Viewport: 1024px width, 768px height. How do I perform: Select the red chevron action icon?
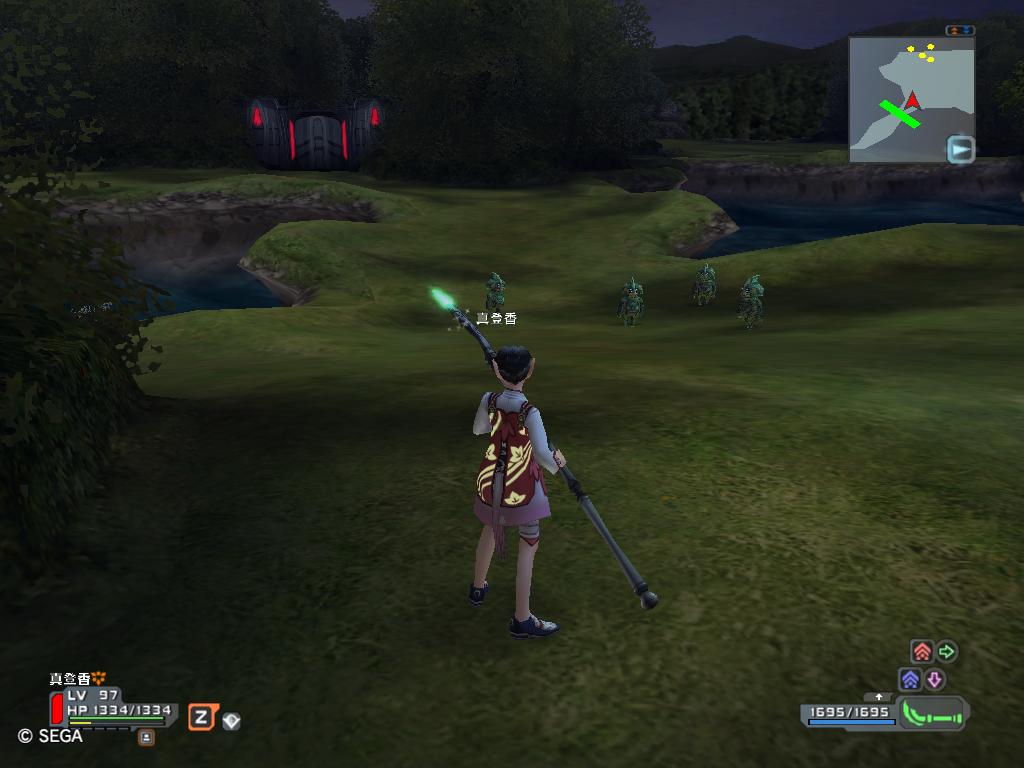click(x=922, y=652)
